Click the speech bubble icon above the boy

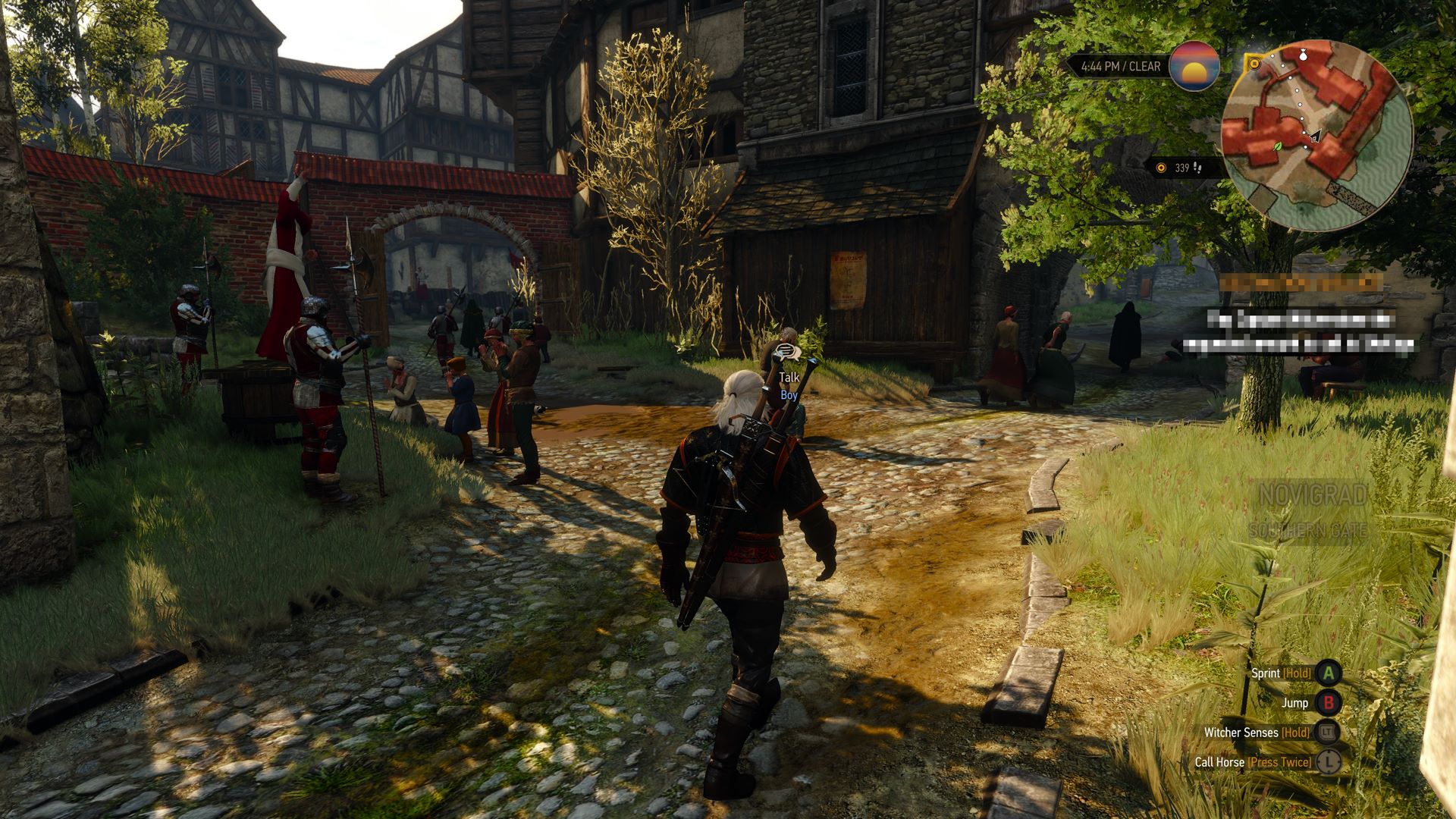786,352
